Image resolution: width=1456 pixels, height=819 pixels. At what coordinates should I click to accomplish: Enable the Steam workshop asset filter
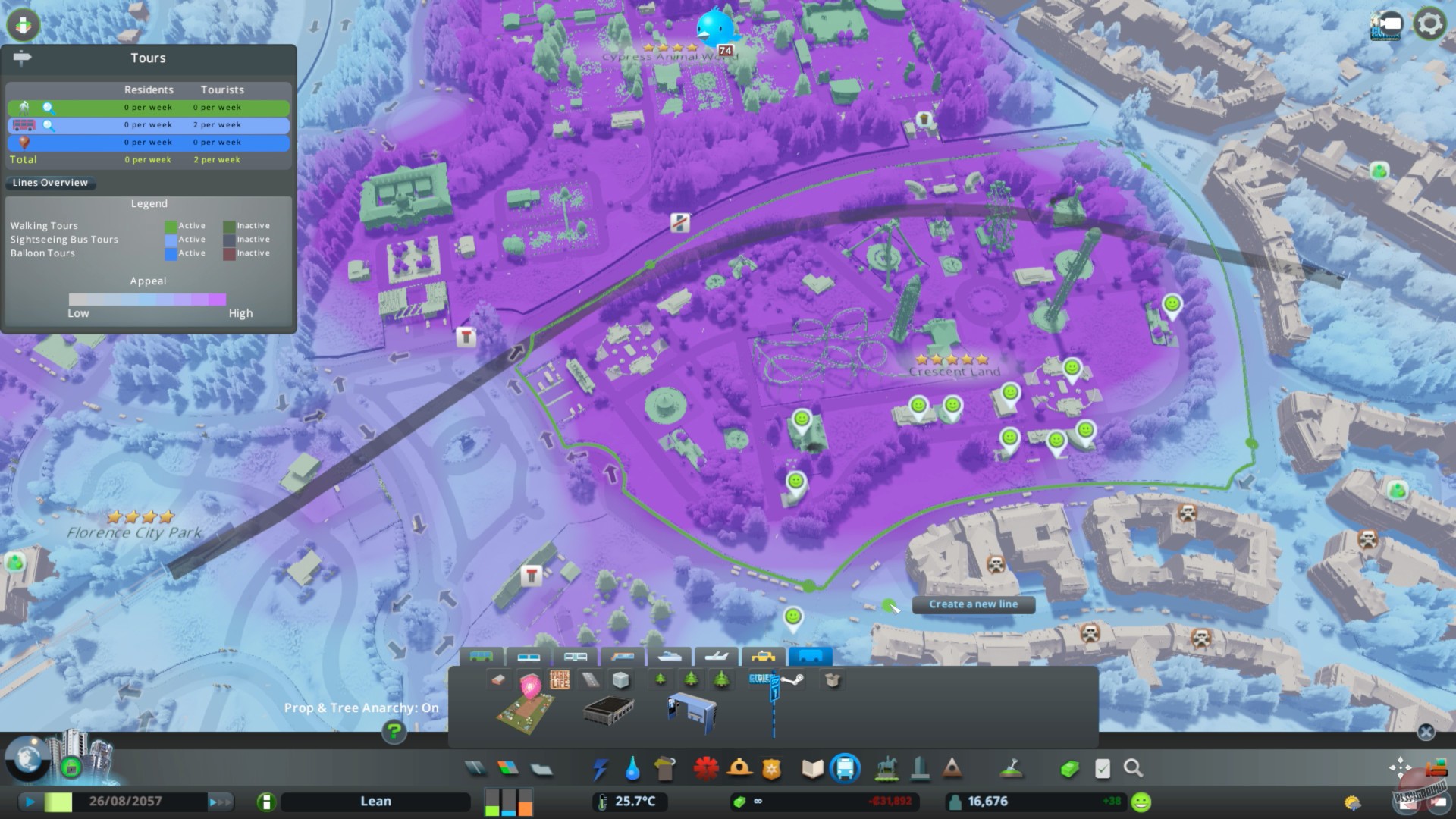[x=792, y=680]
